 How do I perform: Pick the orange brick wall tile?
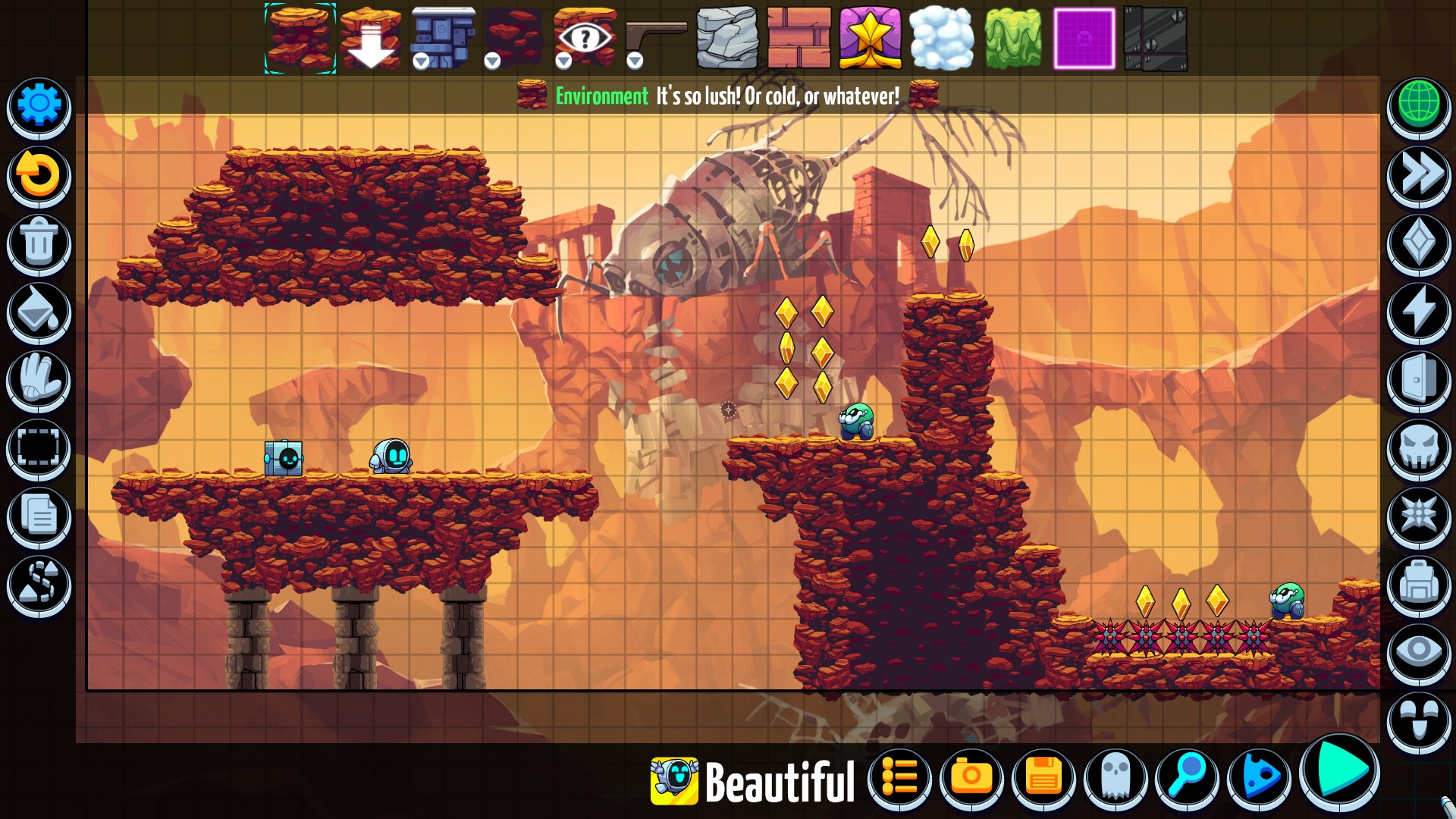pos(799,38)
